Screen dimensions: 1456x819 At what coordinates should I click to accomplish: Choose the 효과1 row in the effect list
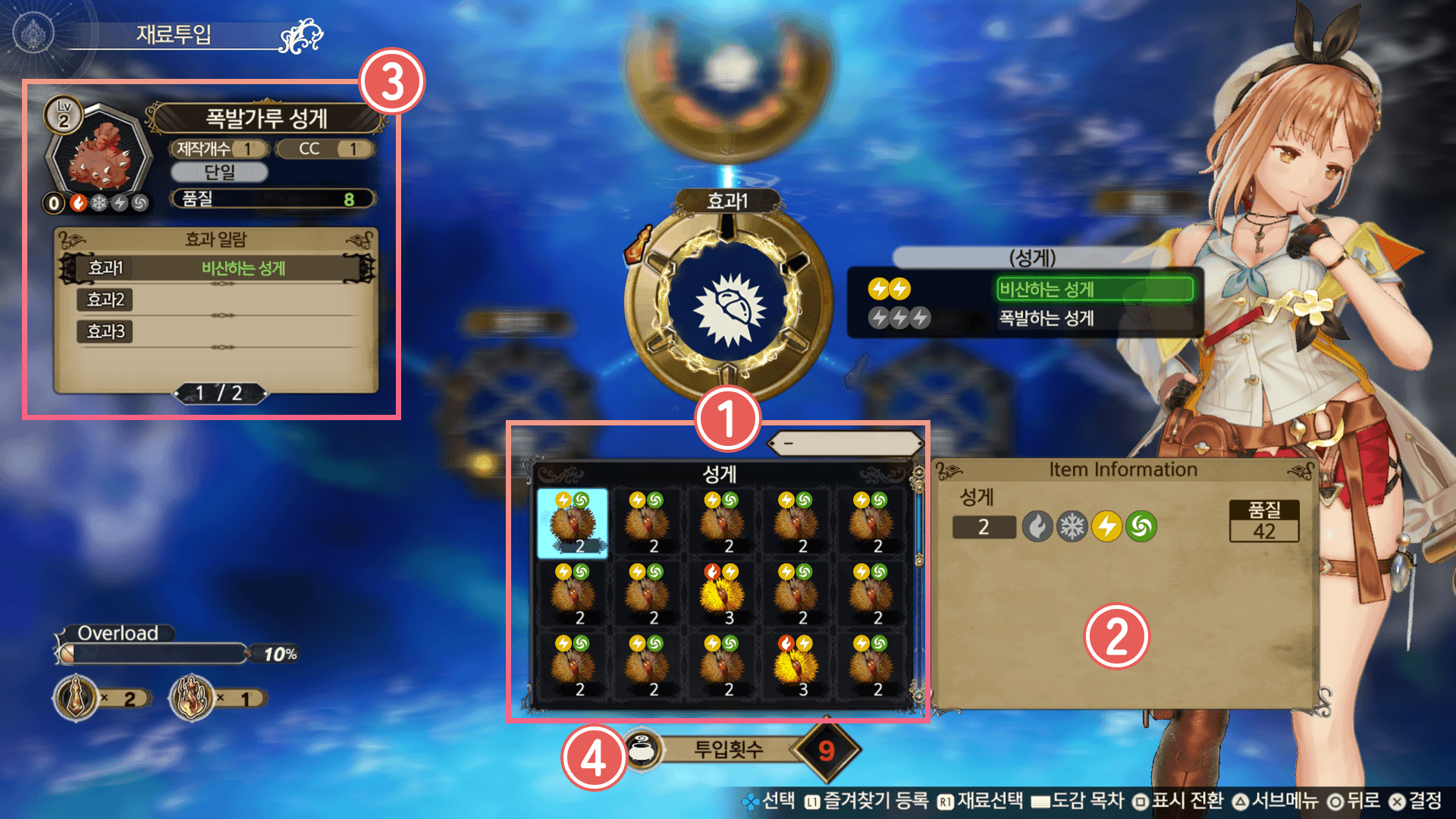coord(217,268)
